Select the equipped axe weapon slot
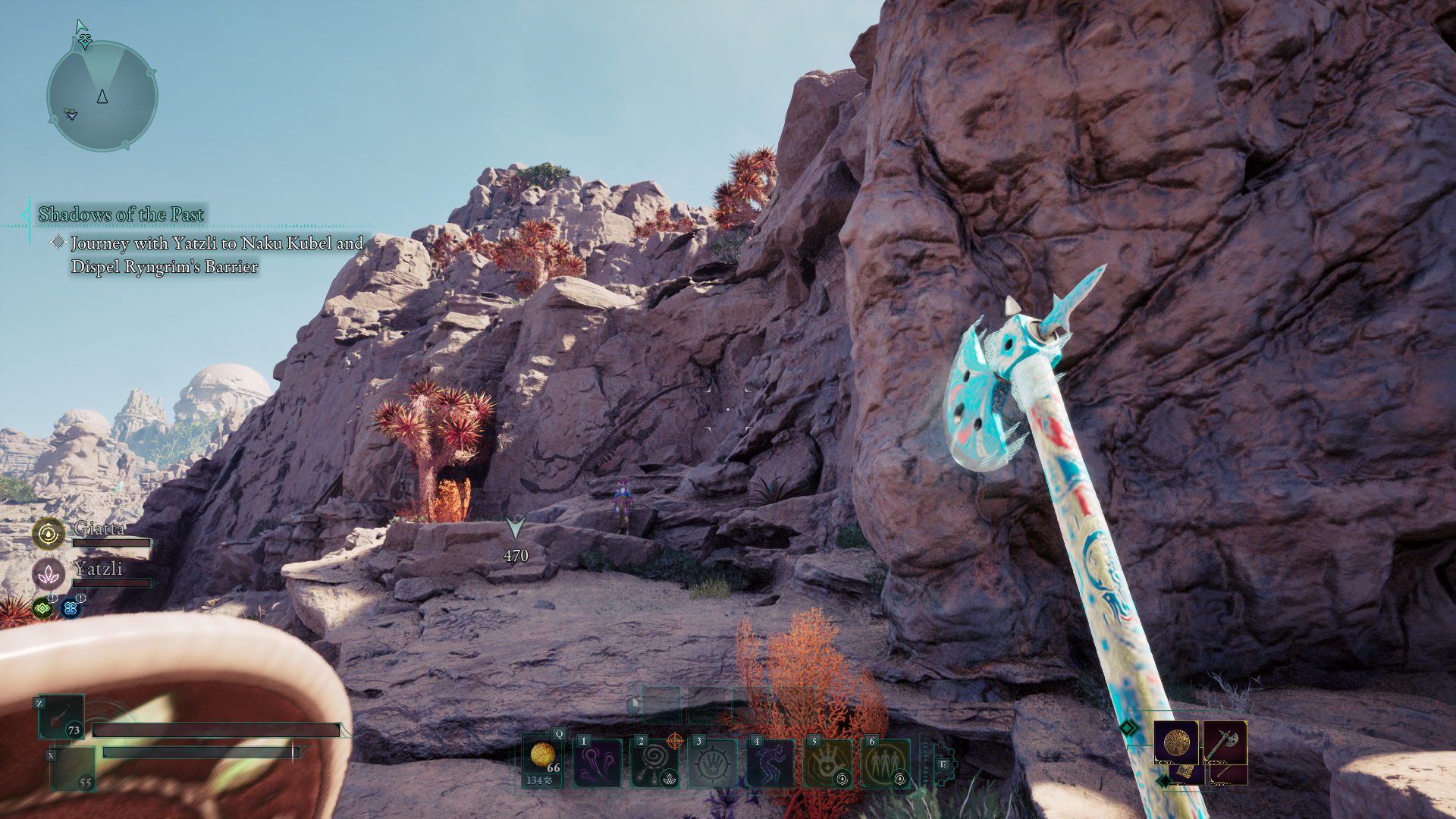 (1224, 742)
